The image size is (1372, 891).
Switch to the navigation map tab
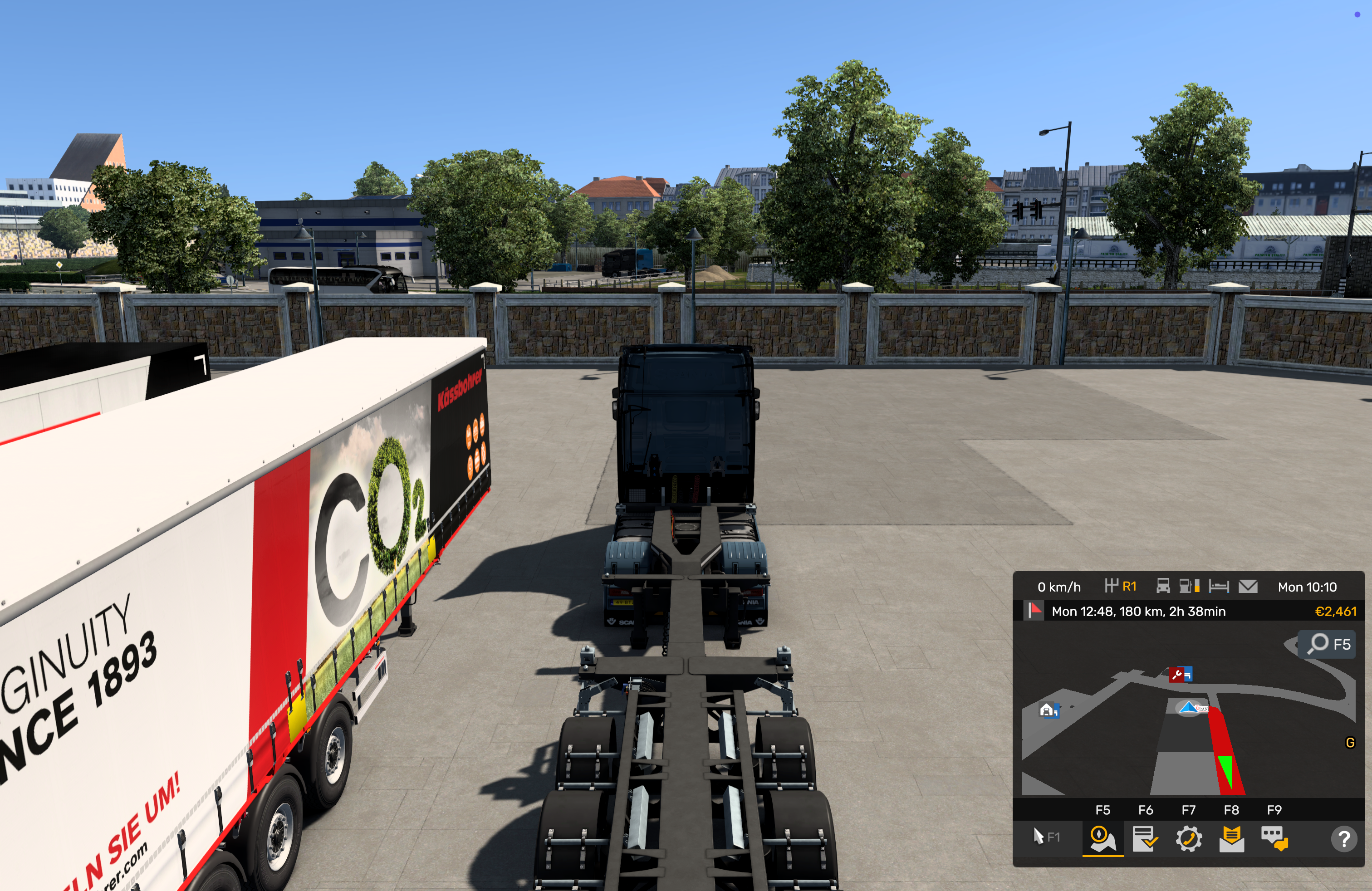click(x=1102, y=838)
